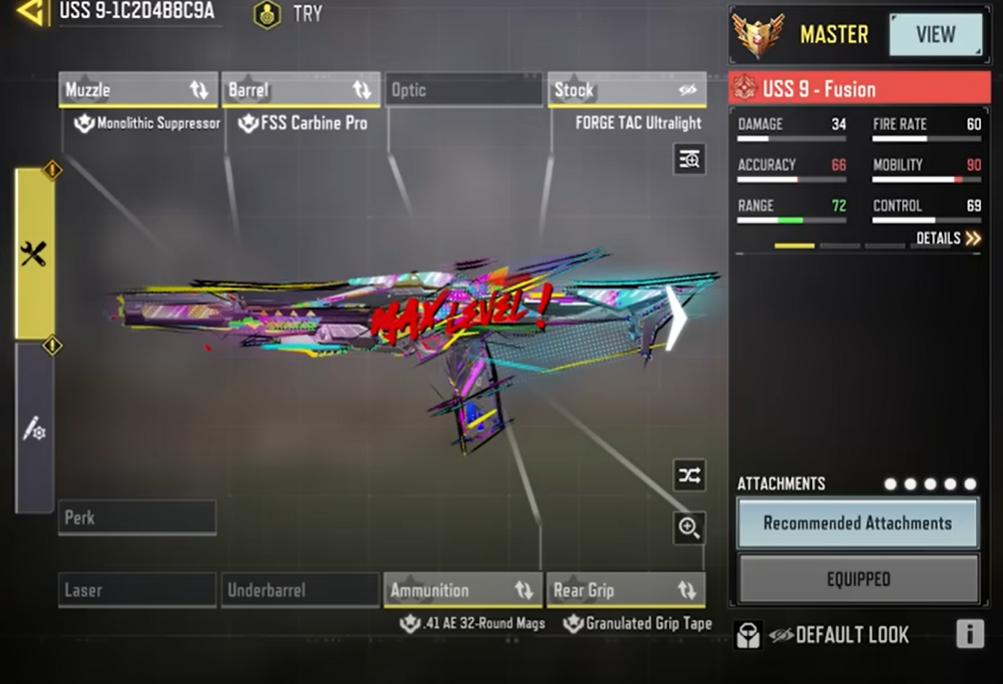1003x684 pixels.
Task: Select the Muzzle attachment slot
Action: pyautogui.click(x=138, y=90)
